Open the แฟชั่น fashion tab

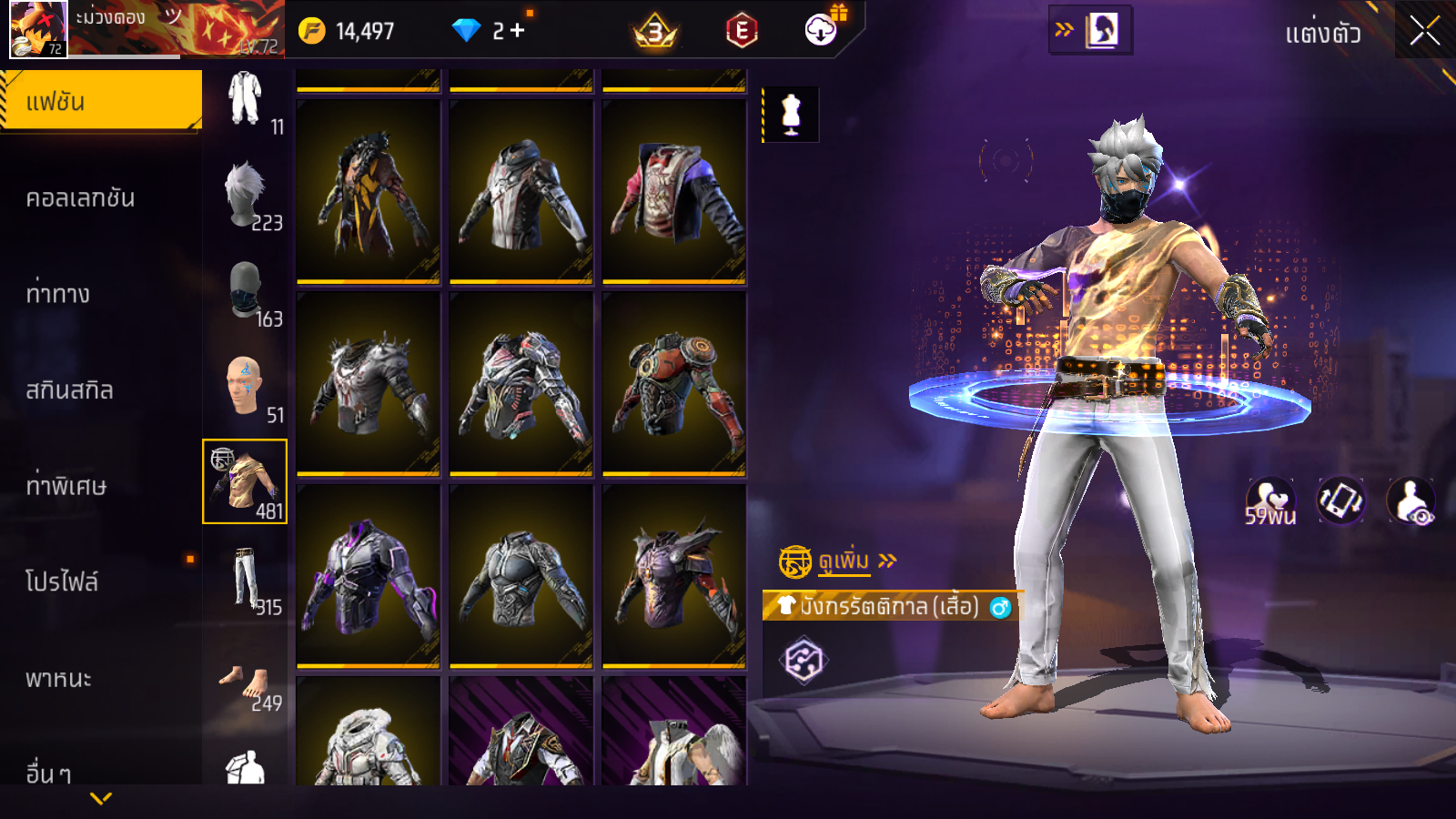tap(101, 101)
